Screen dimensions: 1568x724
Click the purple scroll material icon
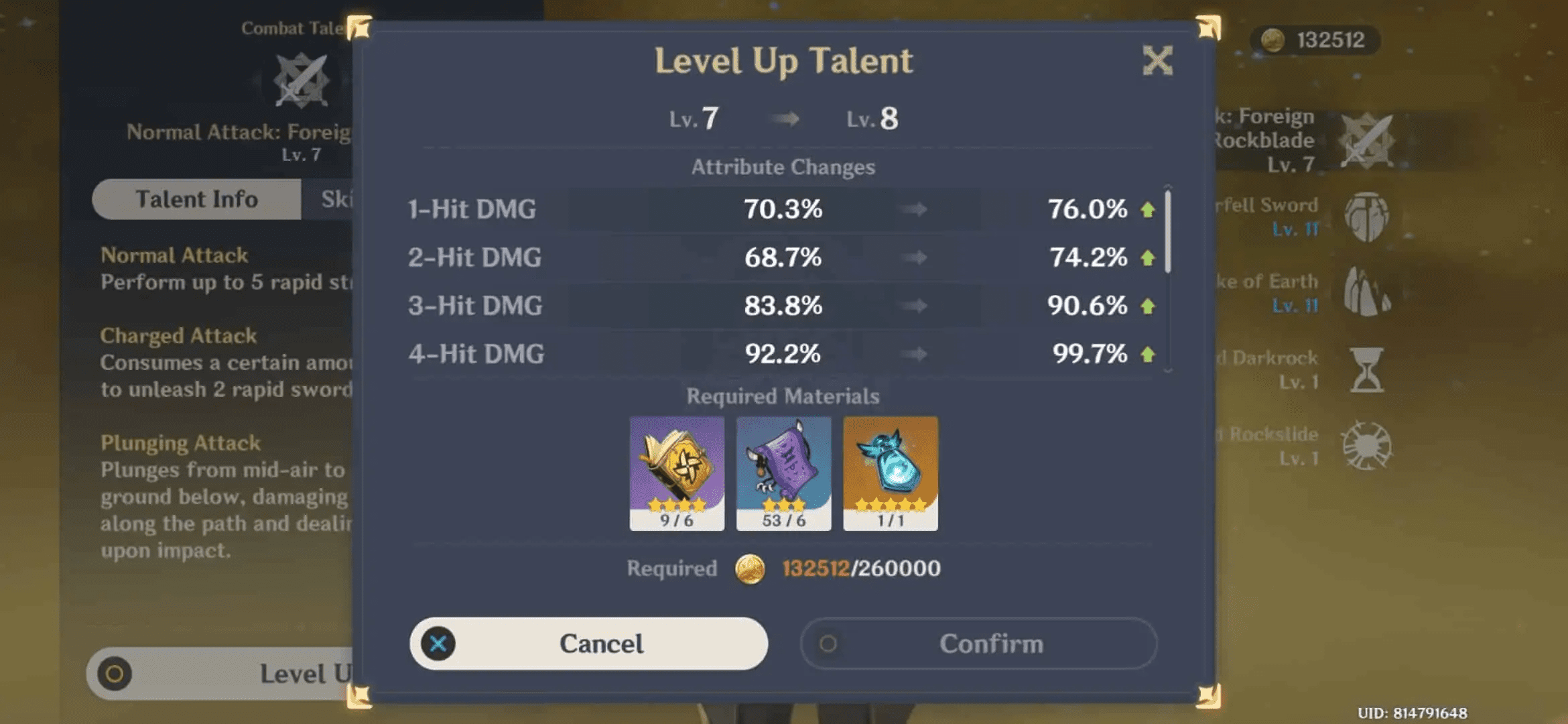tap(783, 473)
